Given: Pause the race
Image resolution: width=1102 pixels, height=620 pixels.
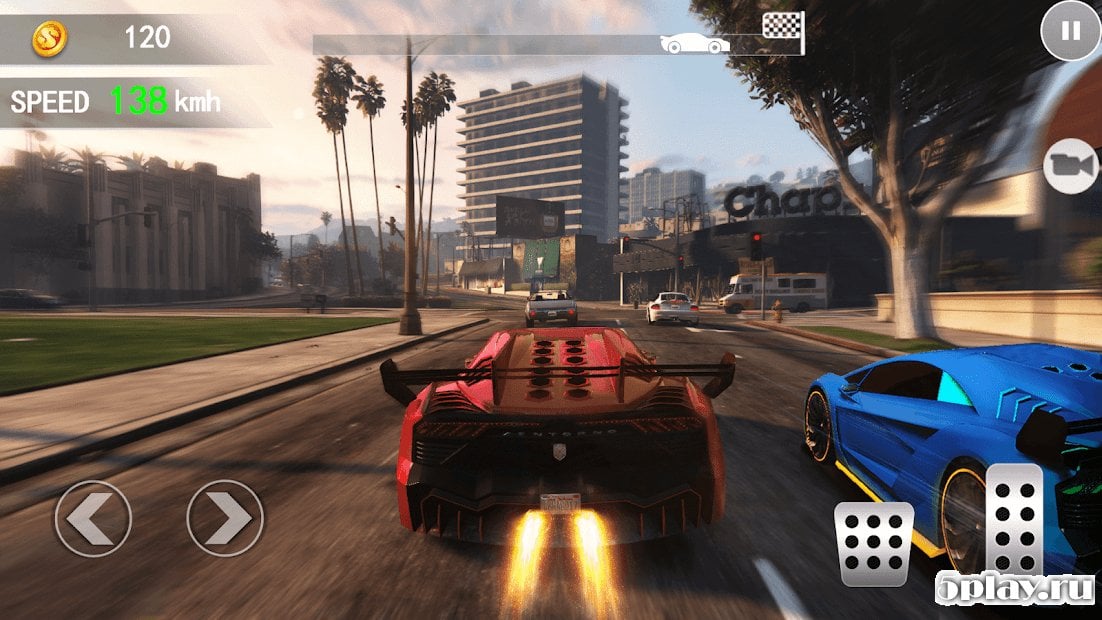Looking at the screenshot, I should [x=1070, y=31].
